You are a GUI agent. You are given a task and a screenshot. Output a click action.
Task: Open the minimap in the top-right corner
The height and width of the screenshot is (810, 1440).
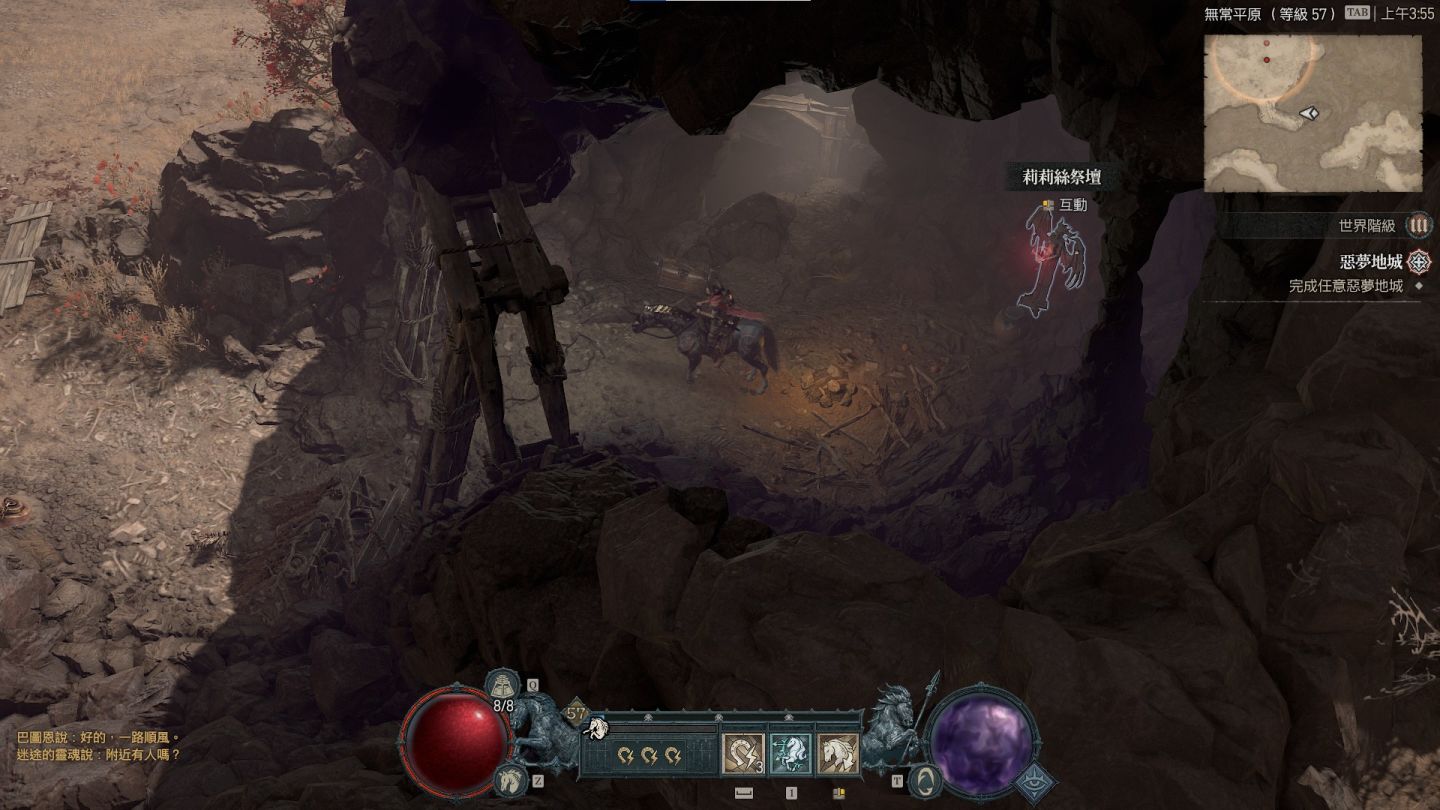tap(1312, 113)
